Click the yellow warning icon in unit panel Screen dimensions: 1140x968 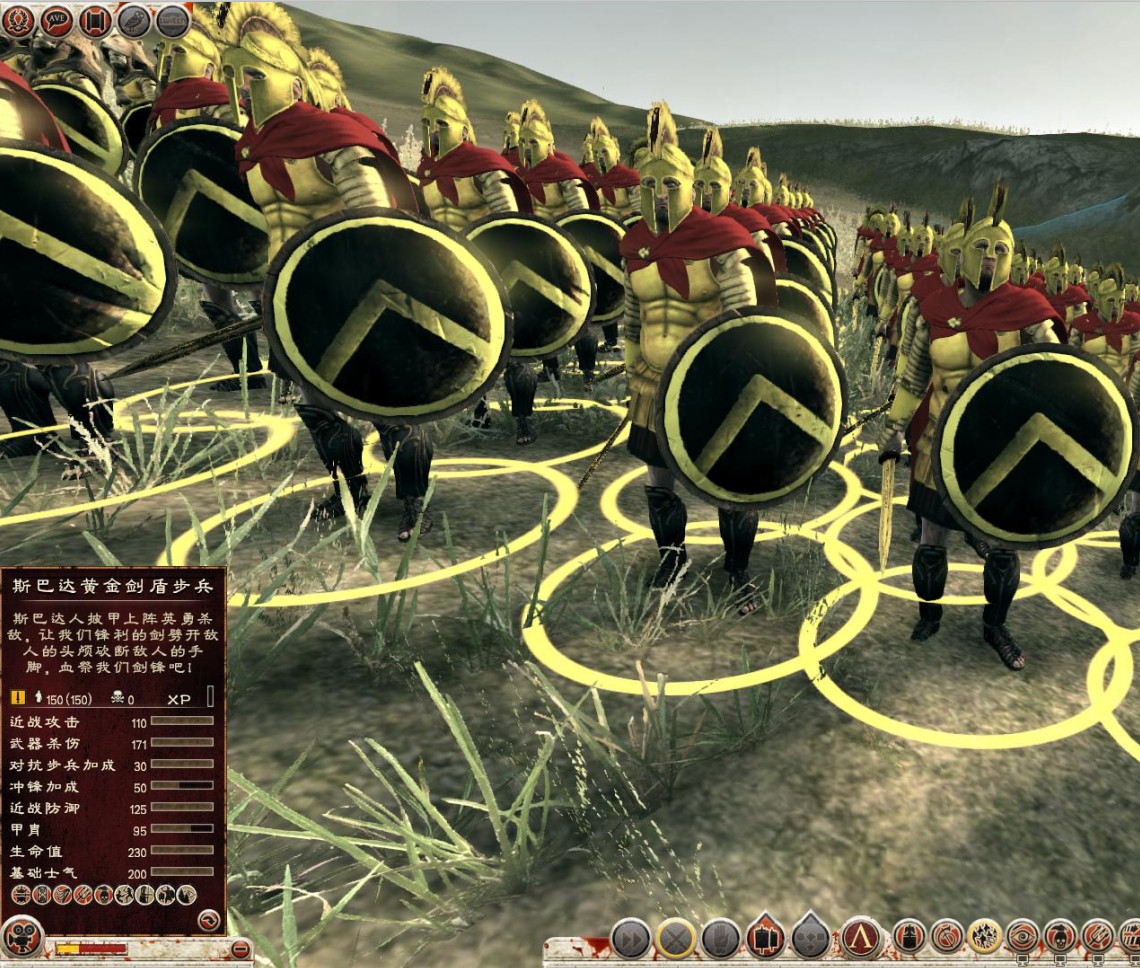[x=18, y=698]
